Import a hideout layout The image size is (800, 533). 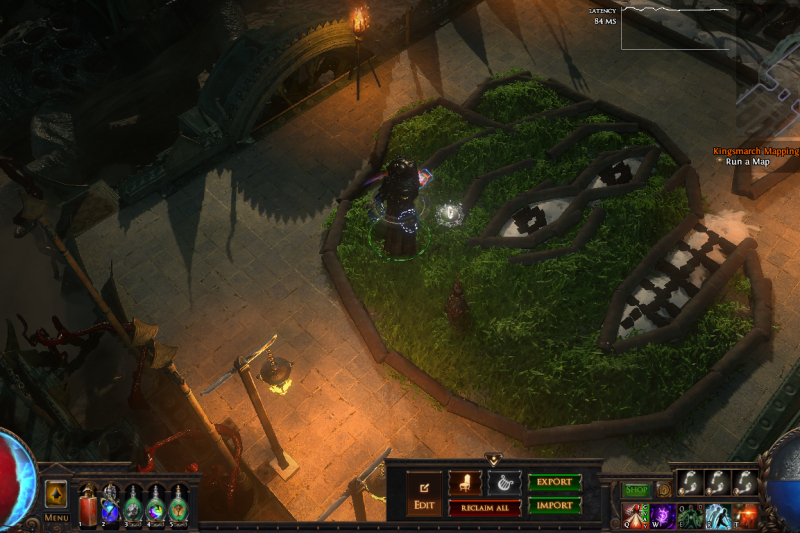(x=554, y=505)
